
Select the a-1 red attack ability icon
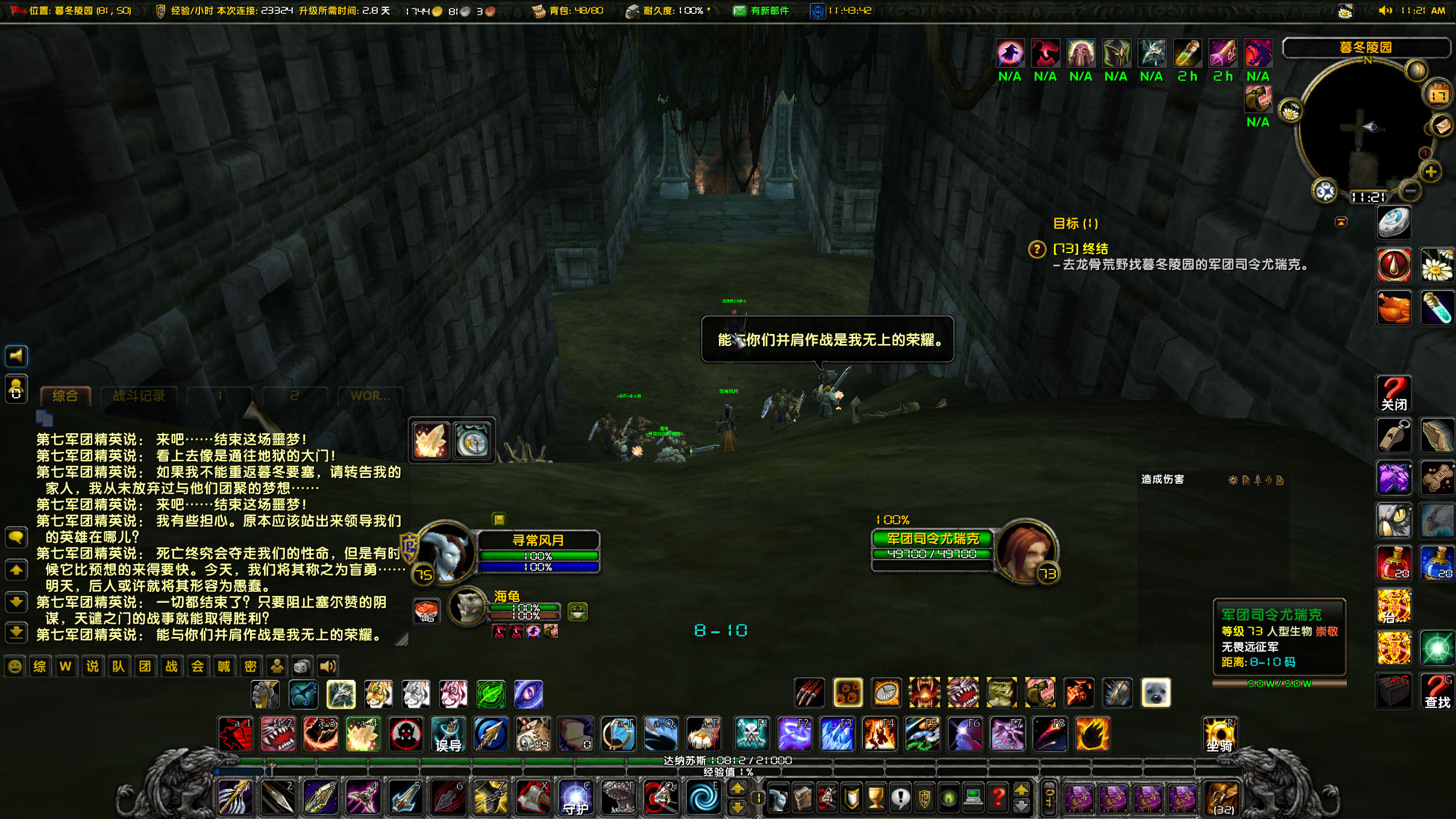(x=235, y=734)
